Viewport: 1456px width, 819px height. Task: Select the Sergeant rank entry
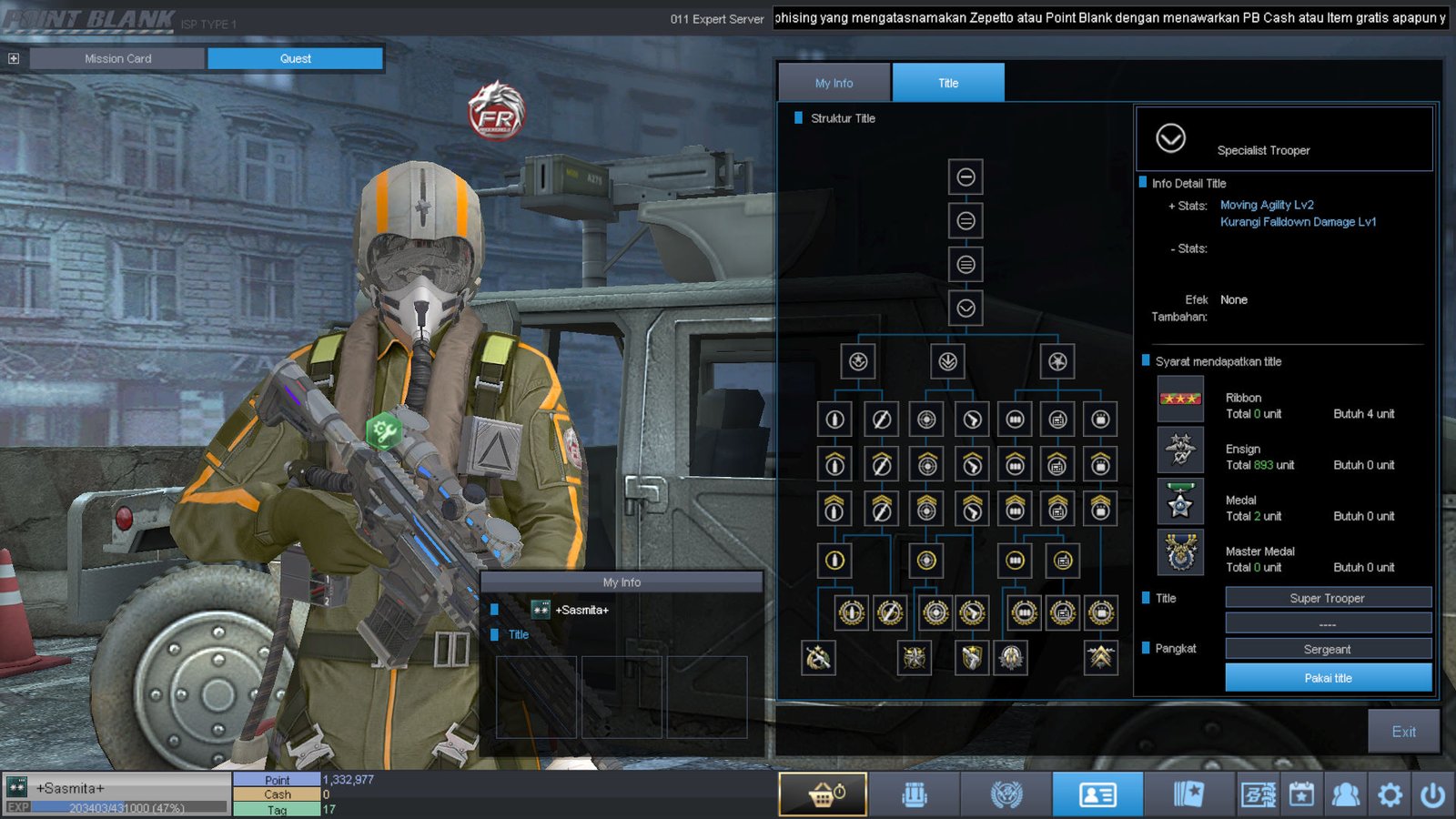point(1328,649)
